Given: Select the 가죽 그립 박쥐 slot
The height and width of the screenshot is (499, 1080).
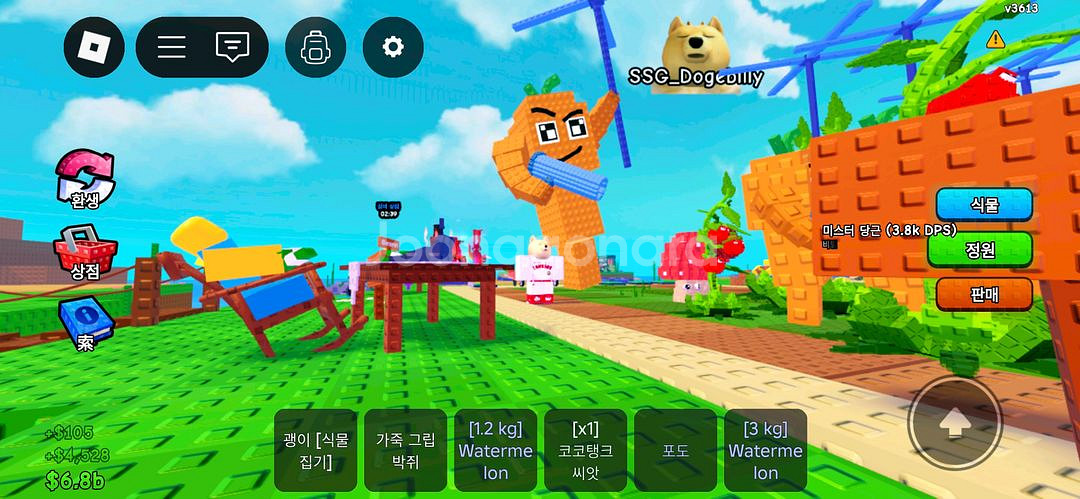Looking at the screenshot, I should pyautogui.click(x=405, y=449).
